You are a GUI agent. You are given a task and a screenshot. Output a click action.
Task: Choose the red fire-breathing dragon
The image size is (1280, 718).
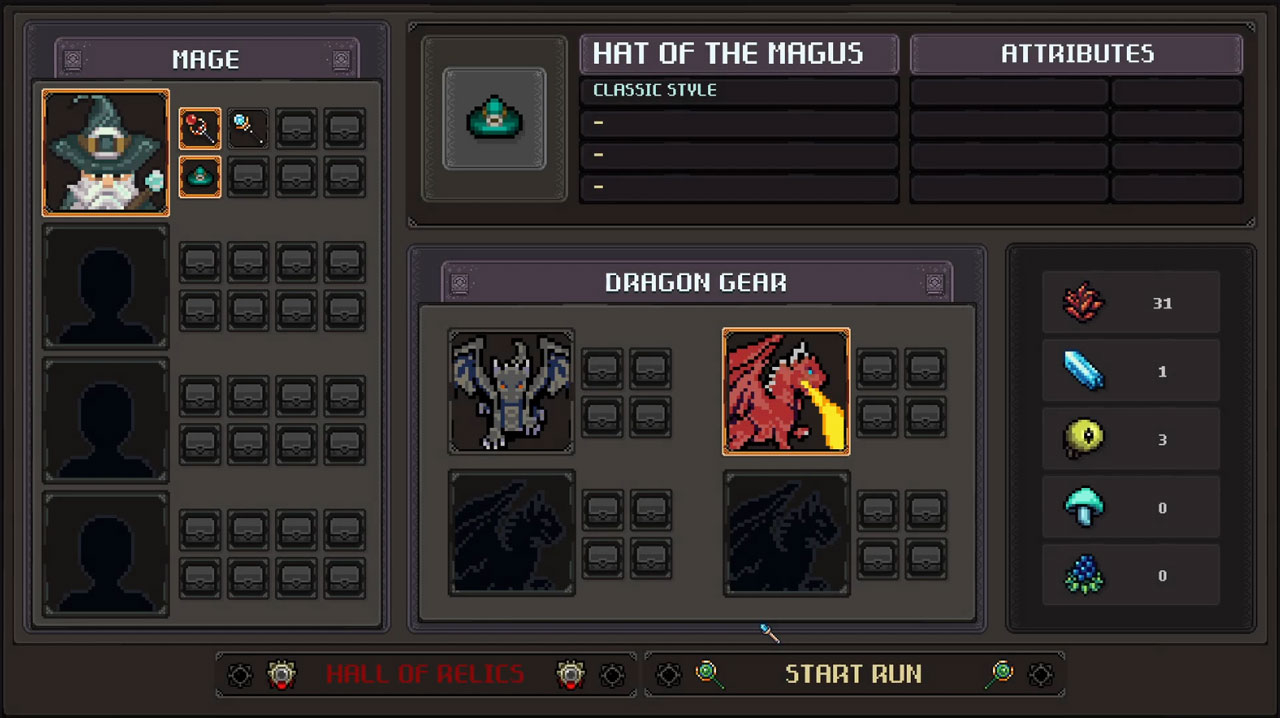[786, 391]
